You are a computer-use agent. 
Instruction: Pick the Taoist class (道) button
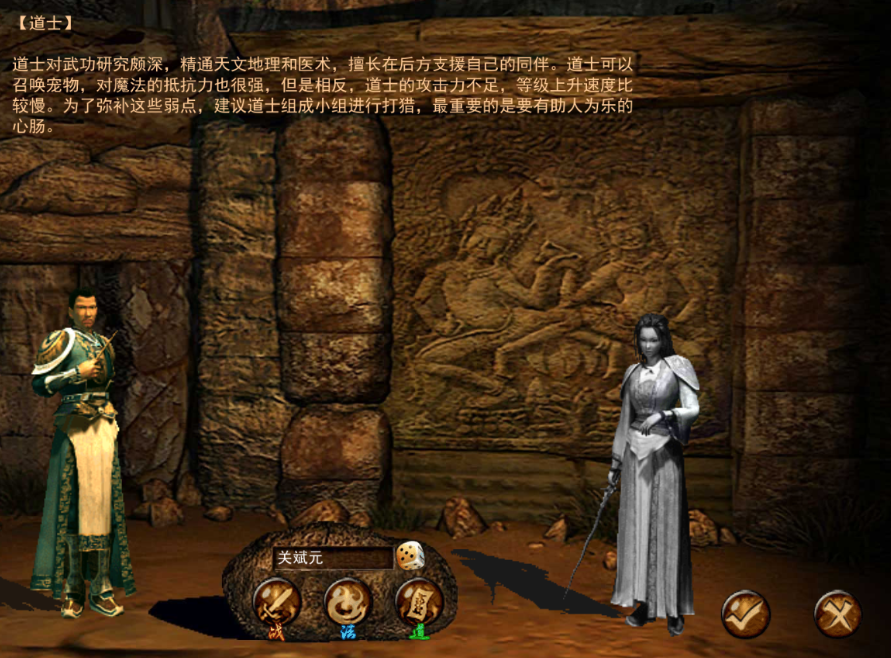tap(420, 602)
